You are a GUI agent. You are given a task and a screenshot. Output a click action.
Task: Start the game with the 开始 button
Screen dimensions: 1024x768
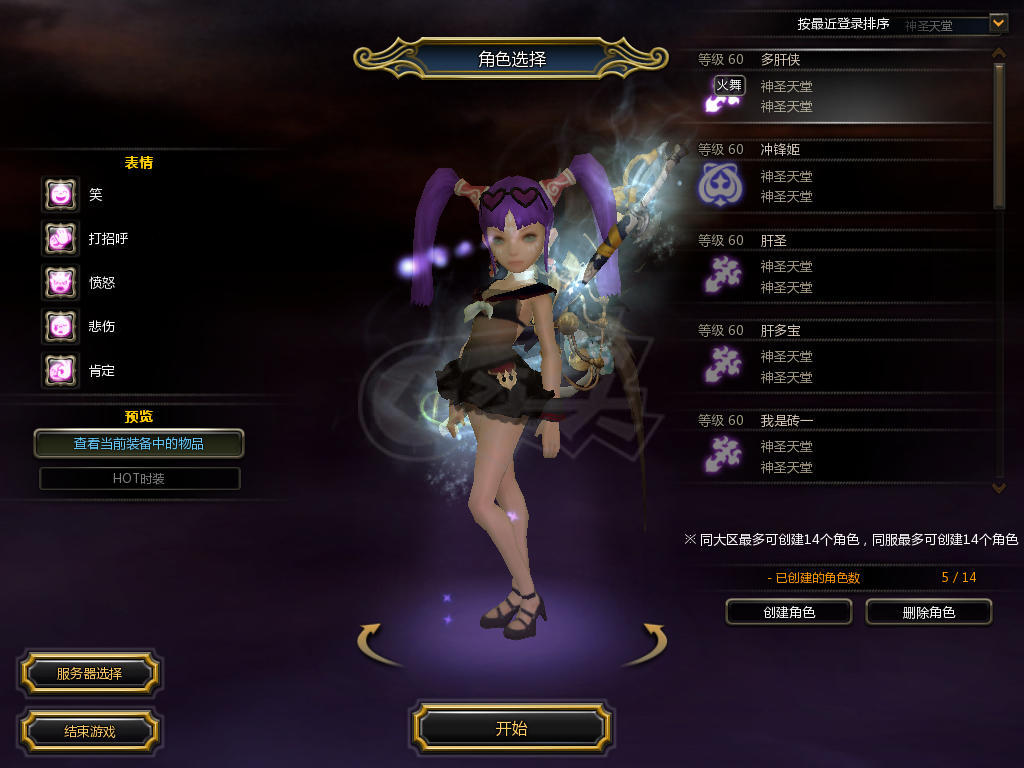(x=511, y=728)
